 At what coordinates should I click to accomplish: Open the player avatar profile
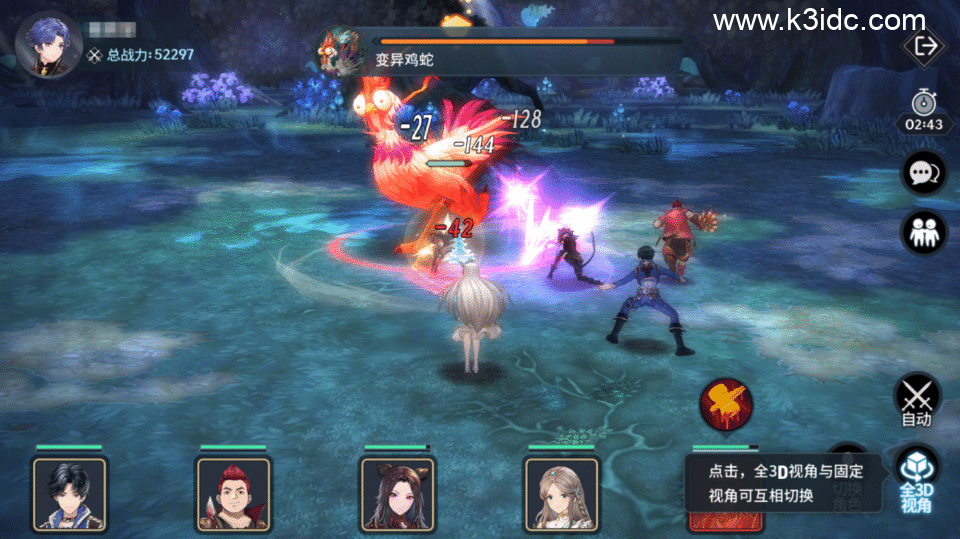point(48,44)
